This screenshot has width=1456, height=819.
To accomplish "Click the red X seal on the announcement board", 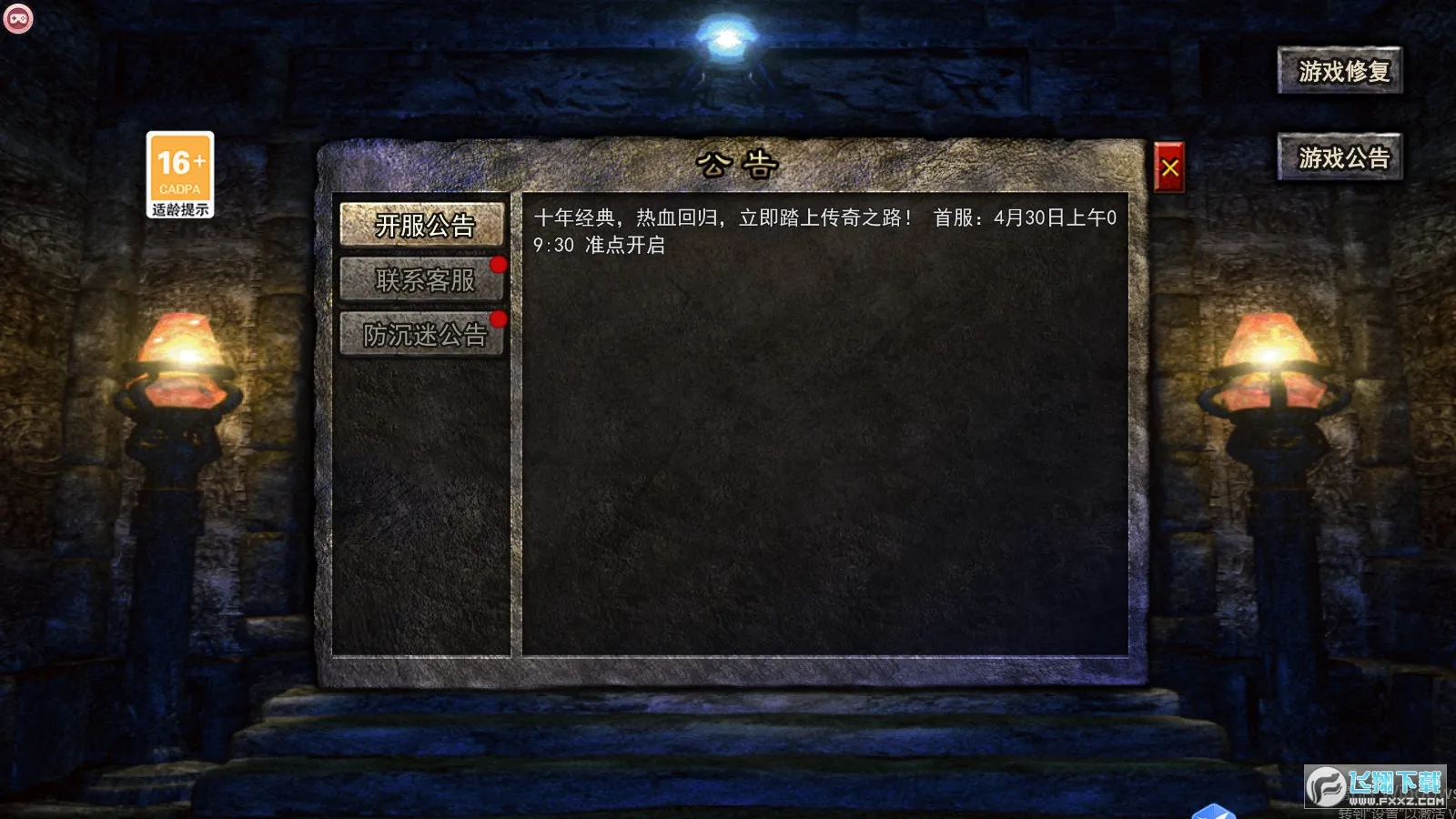I will pyautogui.click(x=1170, y=166).
